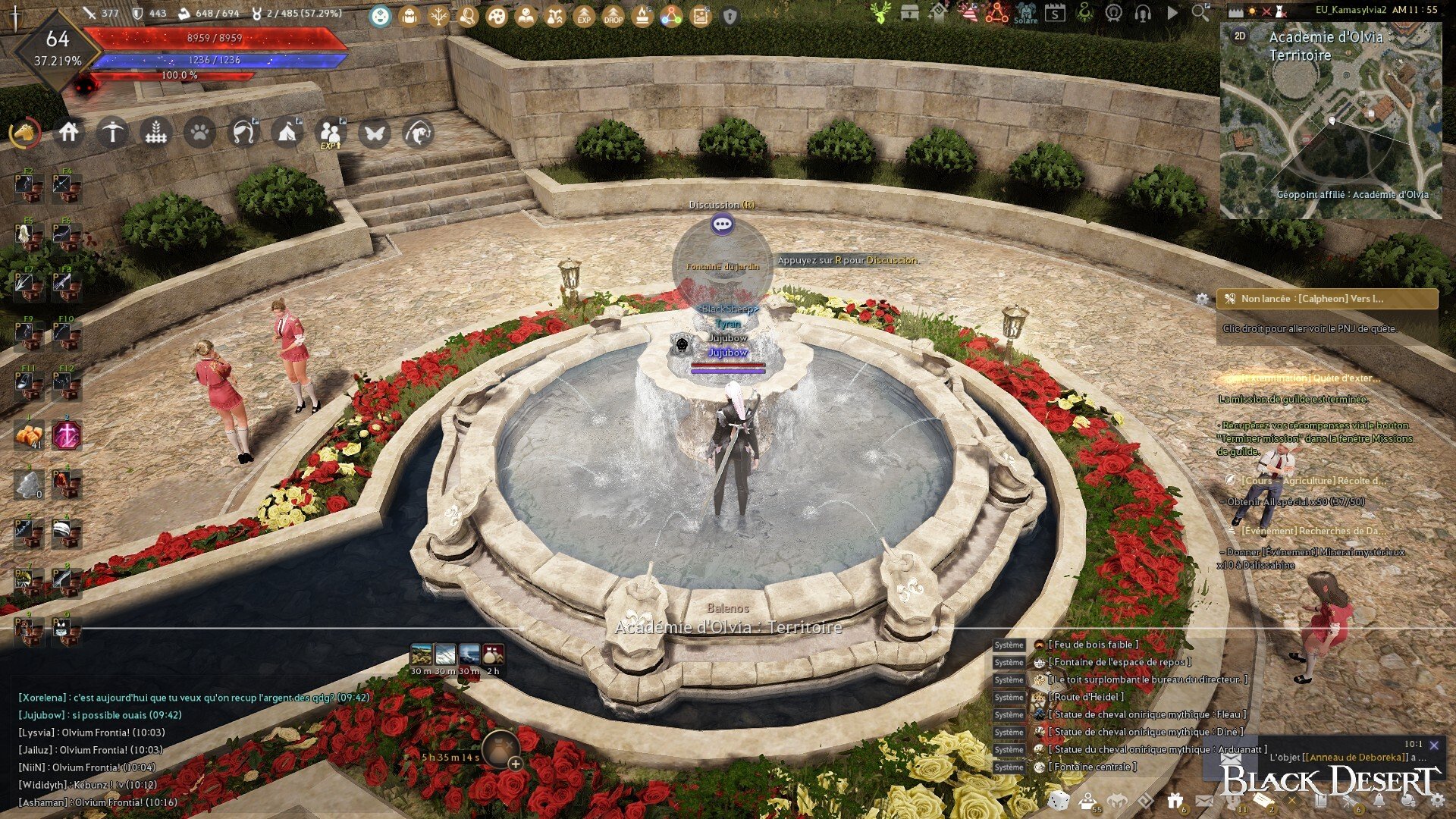Click the Académie d'Olvia minimap
This screenshot has width=1456, height=819.
click(x=1331, y=129)
